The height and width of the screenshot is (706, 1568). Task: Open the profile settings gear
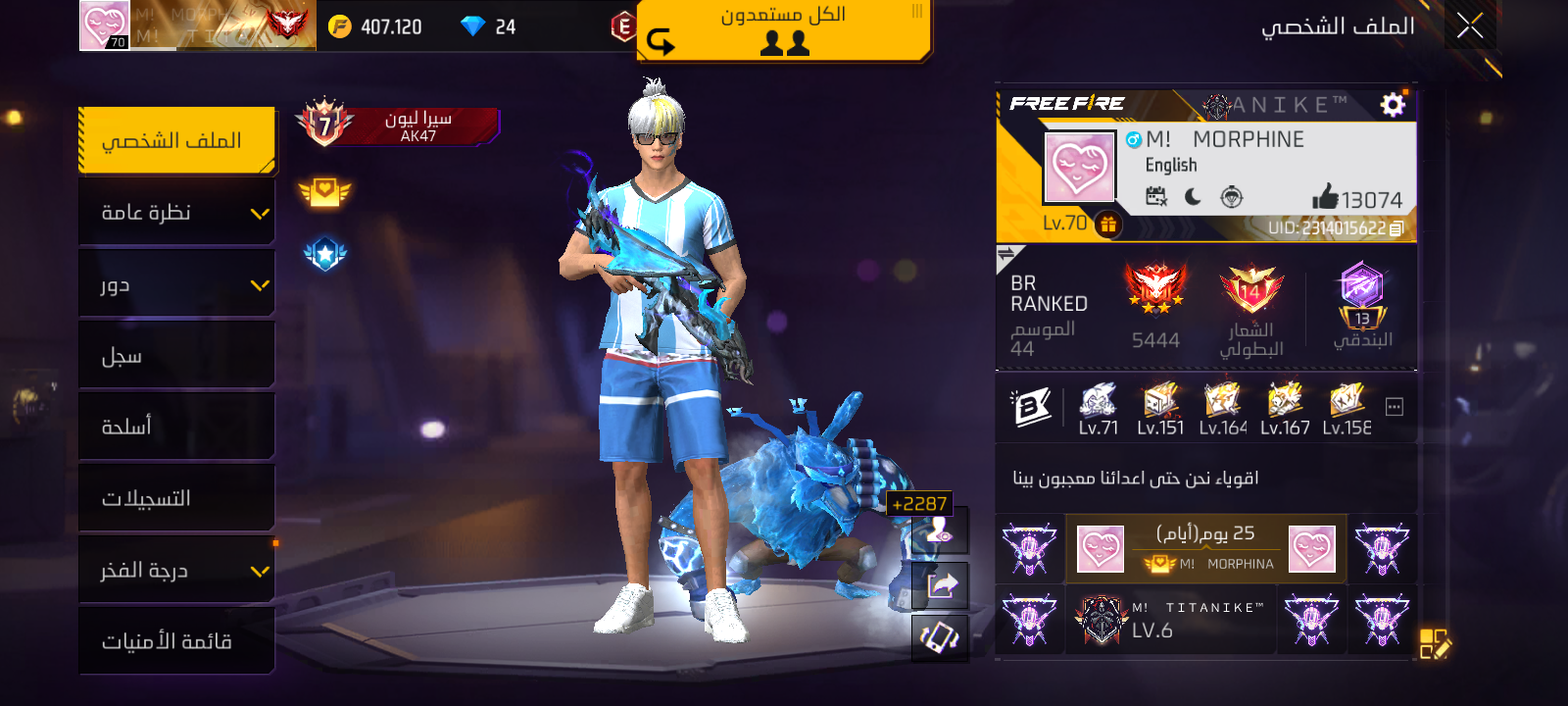tap(1393, 105)
